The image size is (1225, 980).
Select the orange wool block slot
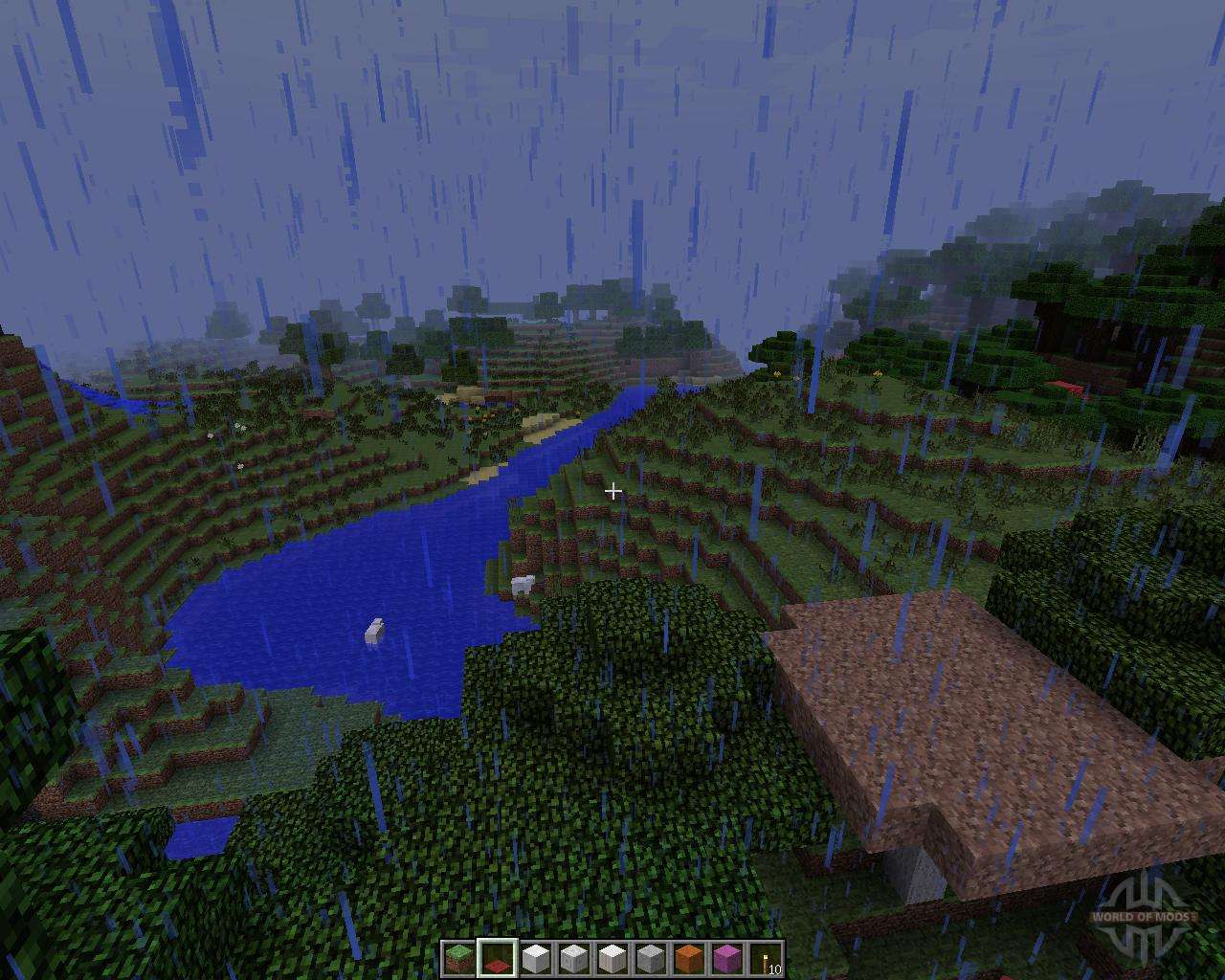tap(689, 958)
